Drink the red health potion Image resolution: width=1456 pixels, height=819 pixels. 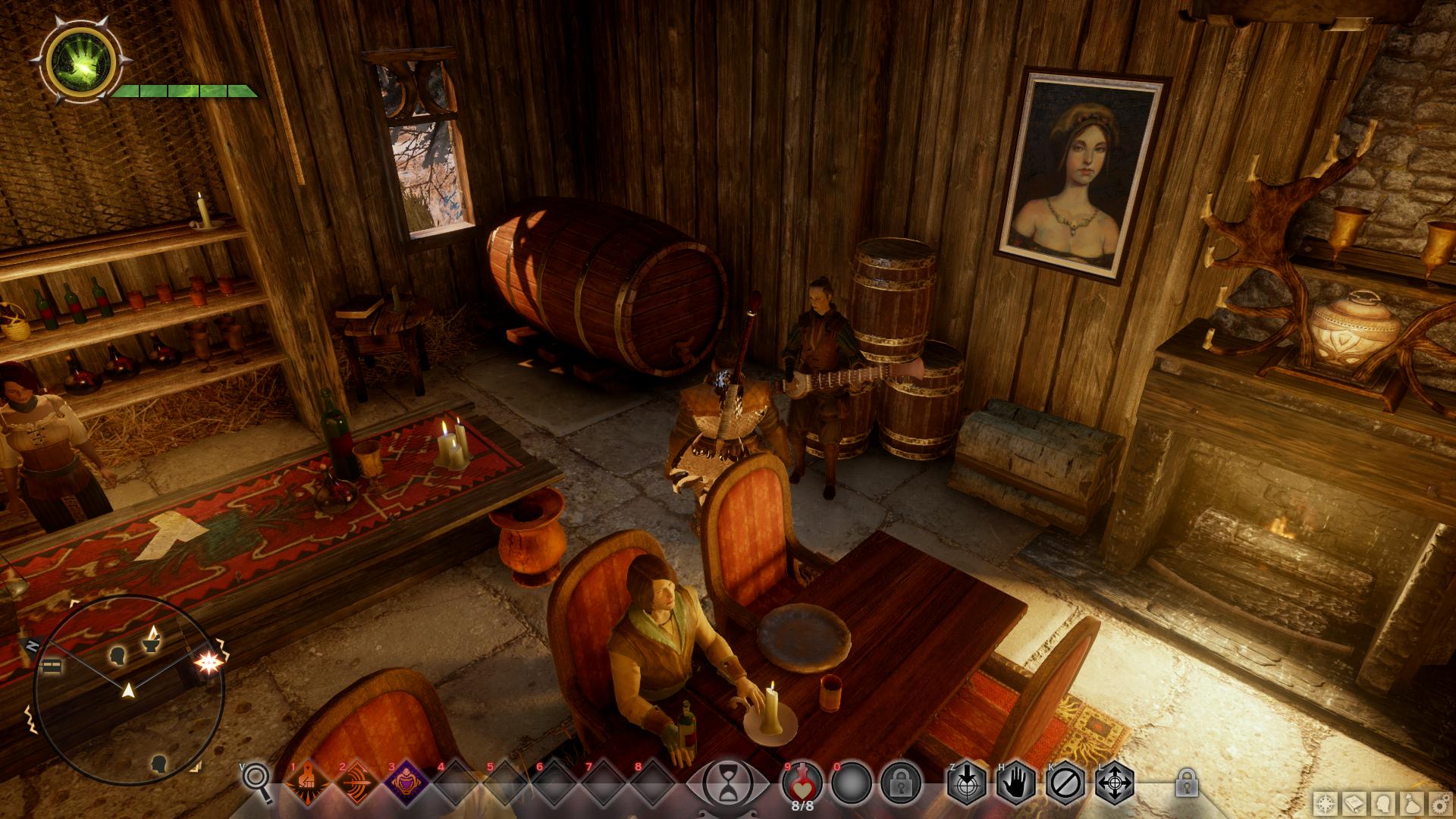point(802,781)
